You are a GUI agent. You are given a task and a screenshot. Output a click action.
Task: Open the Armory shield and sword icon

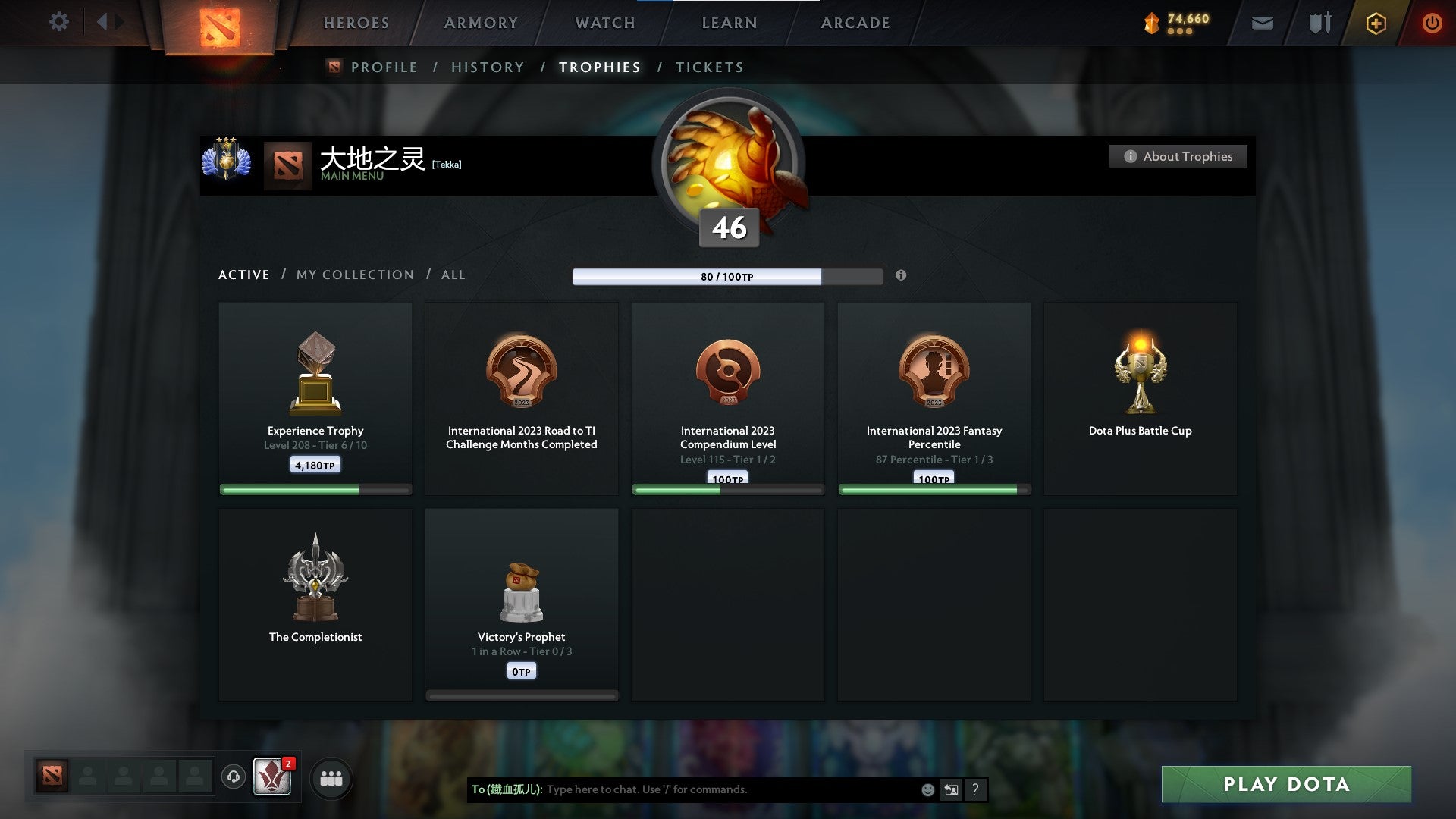[x=1319, y=23]
